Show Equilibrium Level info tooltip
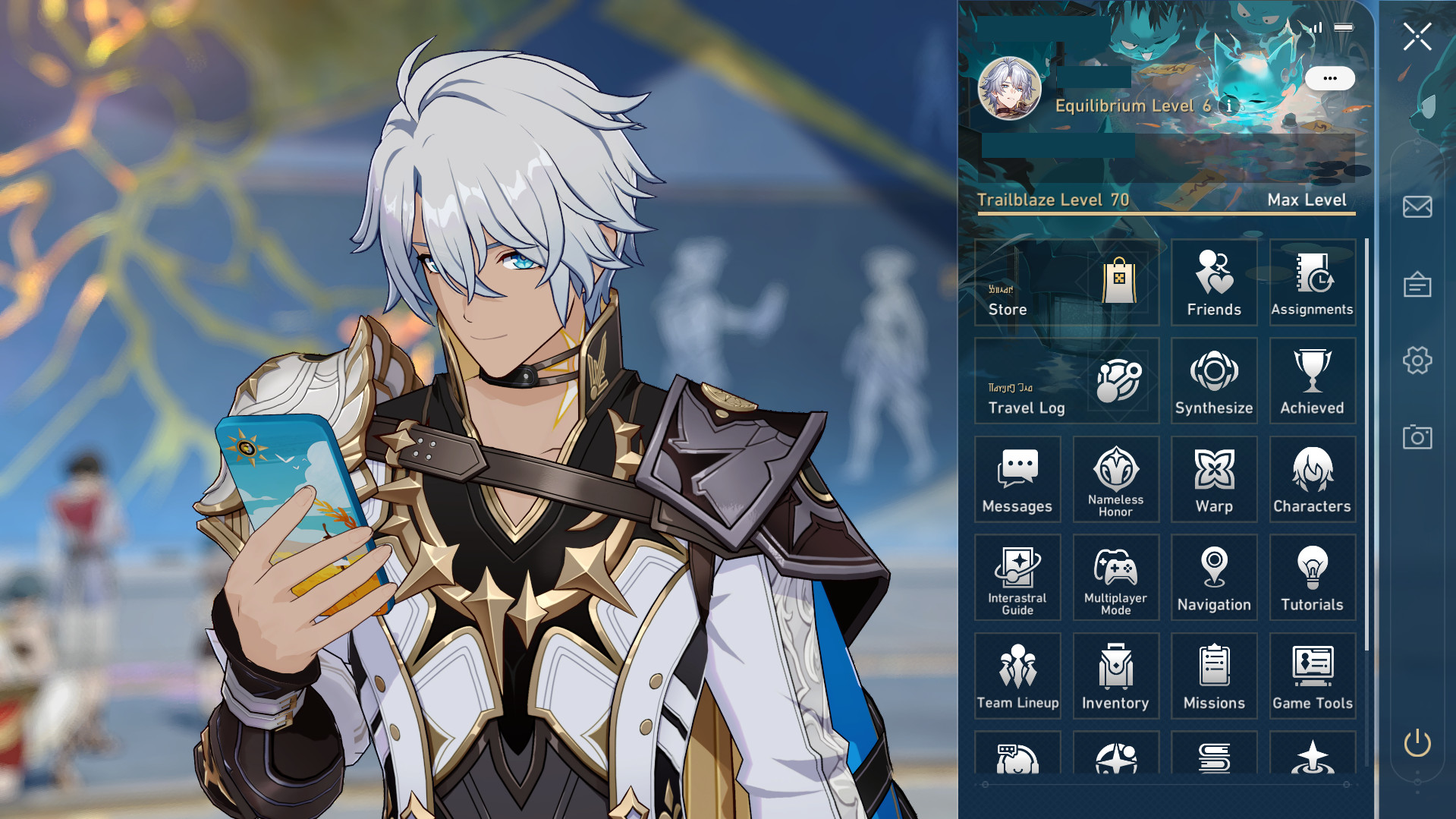Image resolution: width=1456 pixels, height=819 pixels. click(x=1229, y=106)
